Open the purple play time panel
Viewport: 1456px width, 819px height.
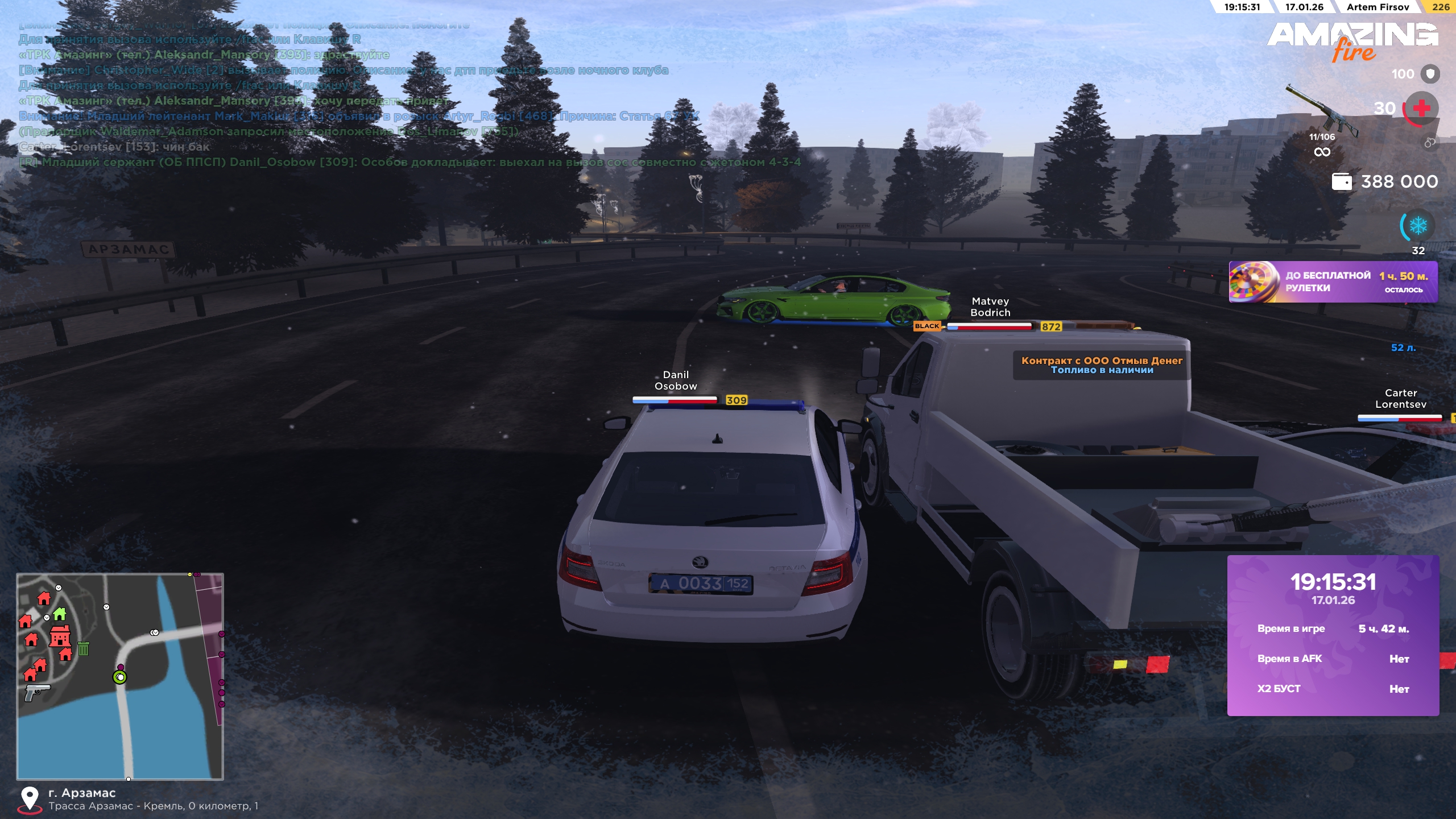coord(1333,635)
